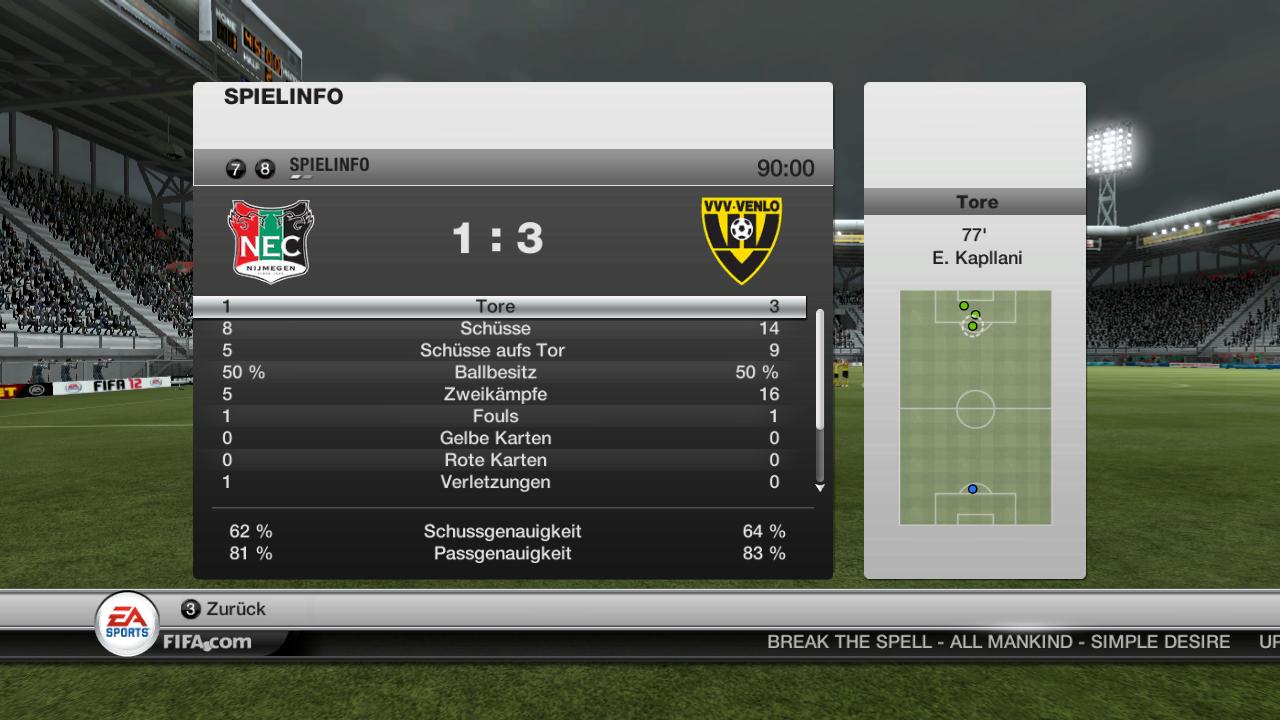
Task: Choose the Schüsse aufs Tor row
Action: tap(497, 351)
